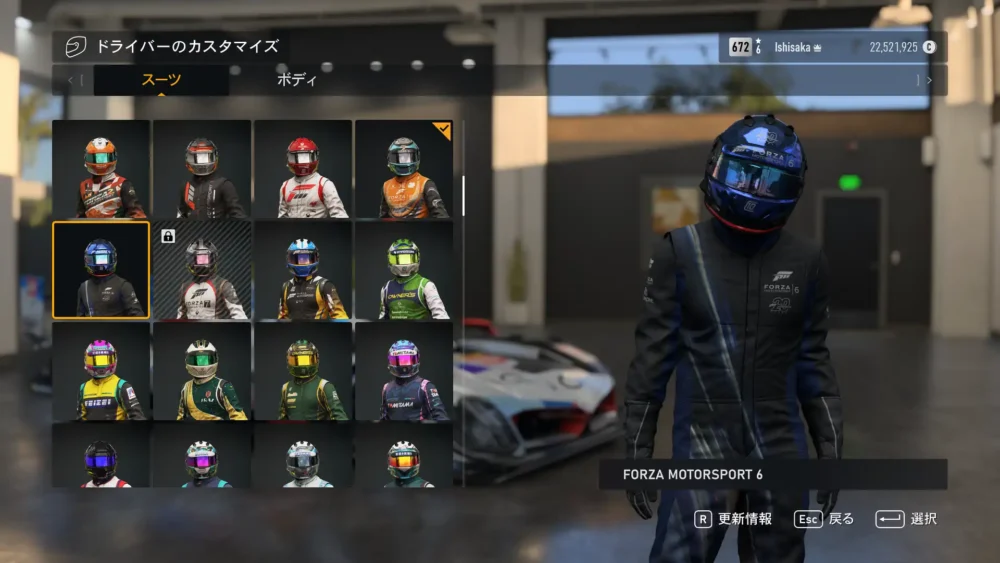This screenshot has width=1000, height=563.
Task: Pick the white suit with red helmet
Action: tap(303, 169)
